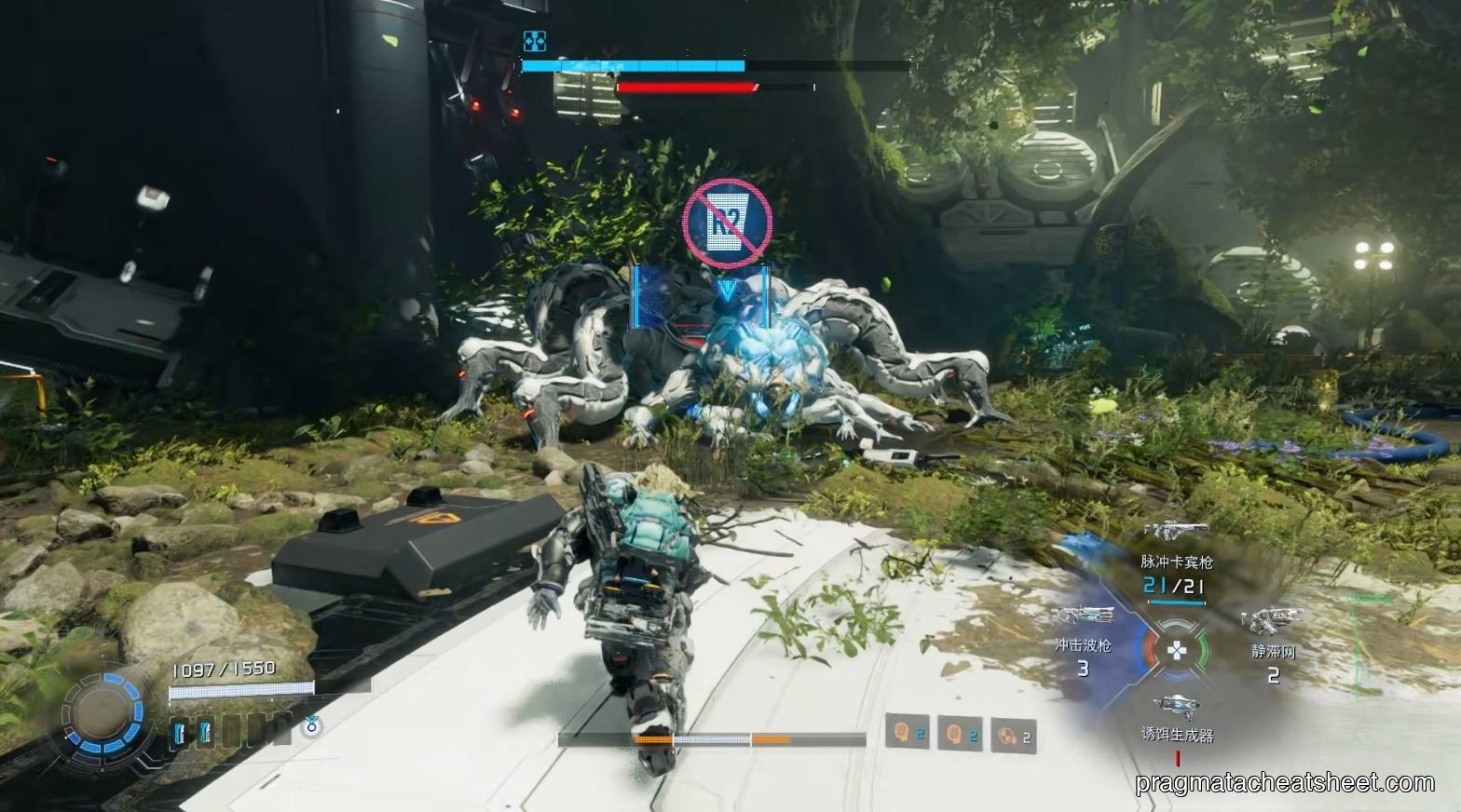Click the first blue battery cell slot
Image resolution: width=1461 pixels, height=812 pixels.
tap(178, 731)
